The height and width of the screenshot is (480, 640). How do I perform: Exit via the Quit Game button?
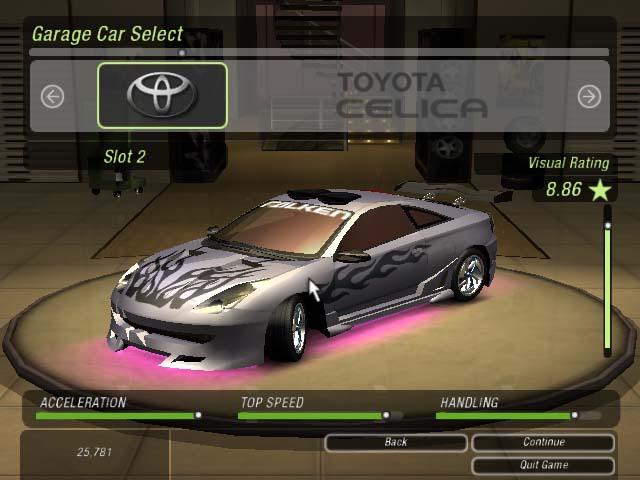pyautogui.click(x=543, y=465)
